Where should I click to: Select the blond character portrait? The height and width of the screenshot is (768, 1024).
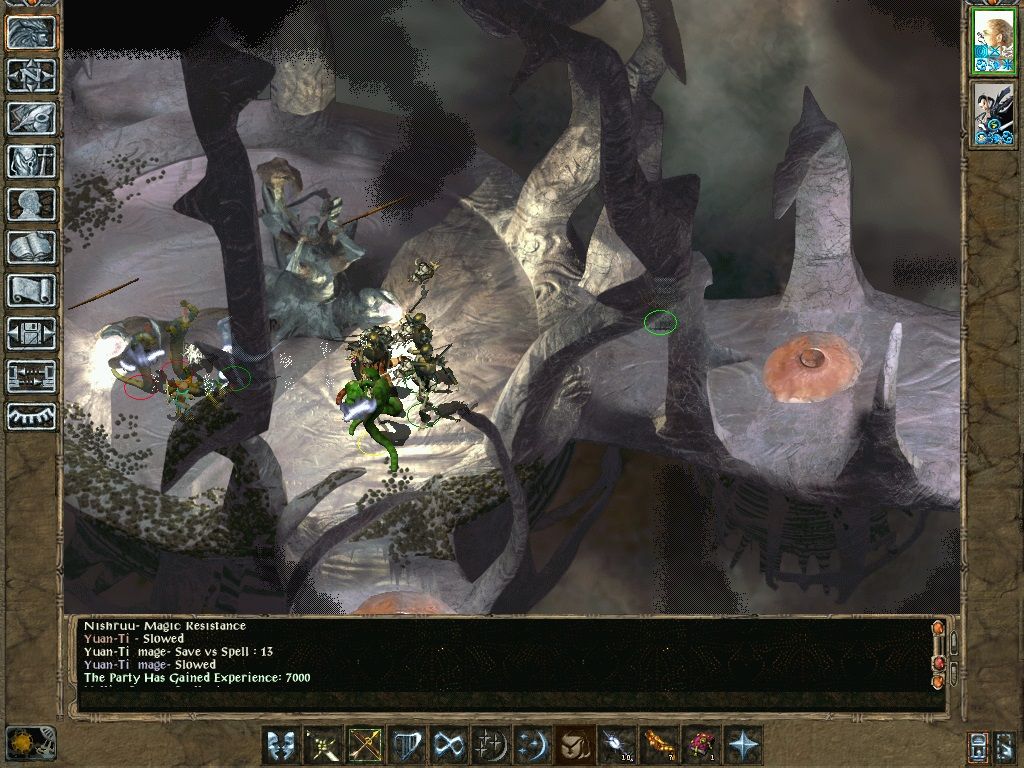[x=993, y=42]
